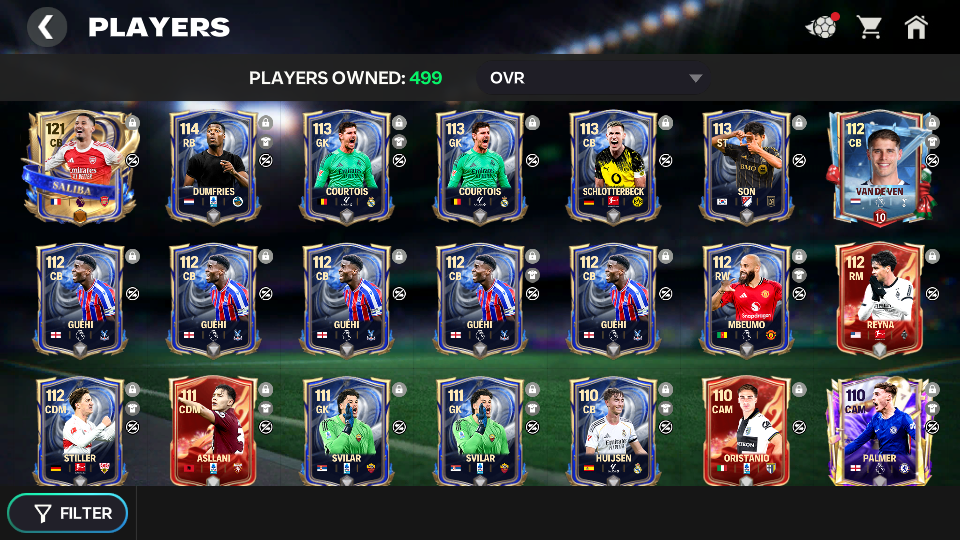Open the football notifications icon
The width and height of the screenshot is (960, 540).
click(821, 27)
